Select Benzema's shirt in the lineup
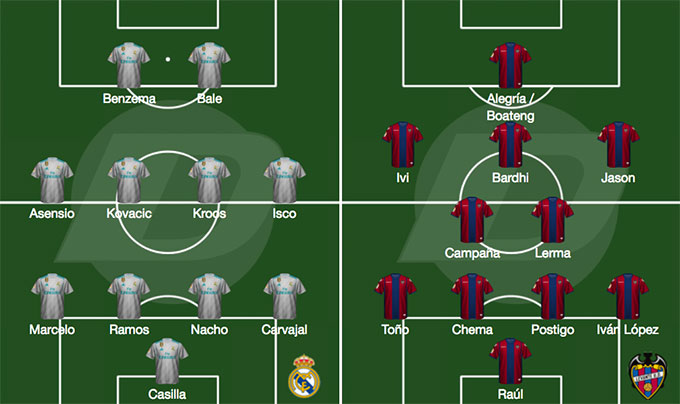Image resolution: width=680 pixels, height=404 pixels. [x=128, y=66]
